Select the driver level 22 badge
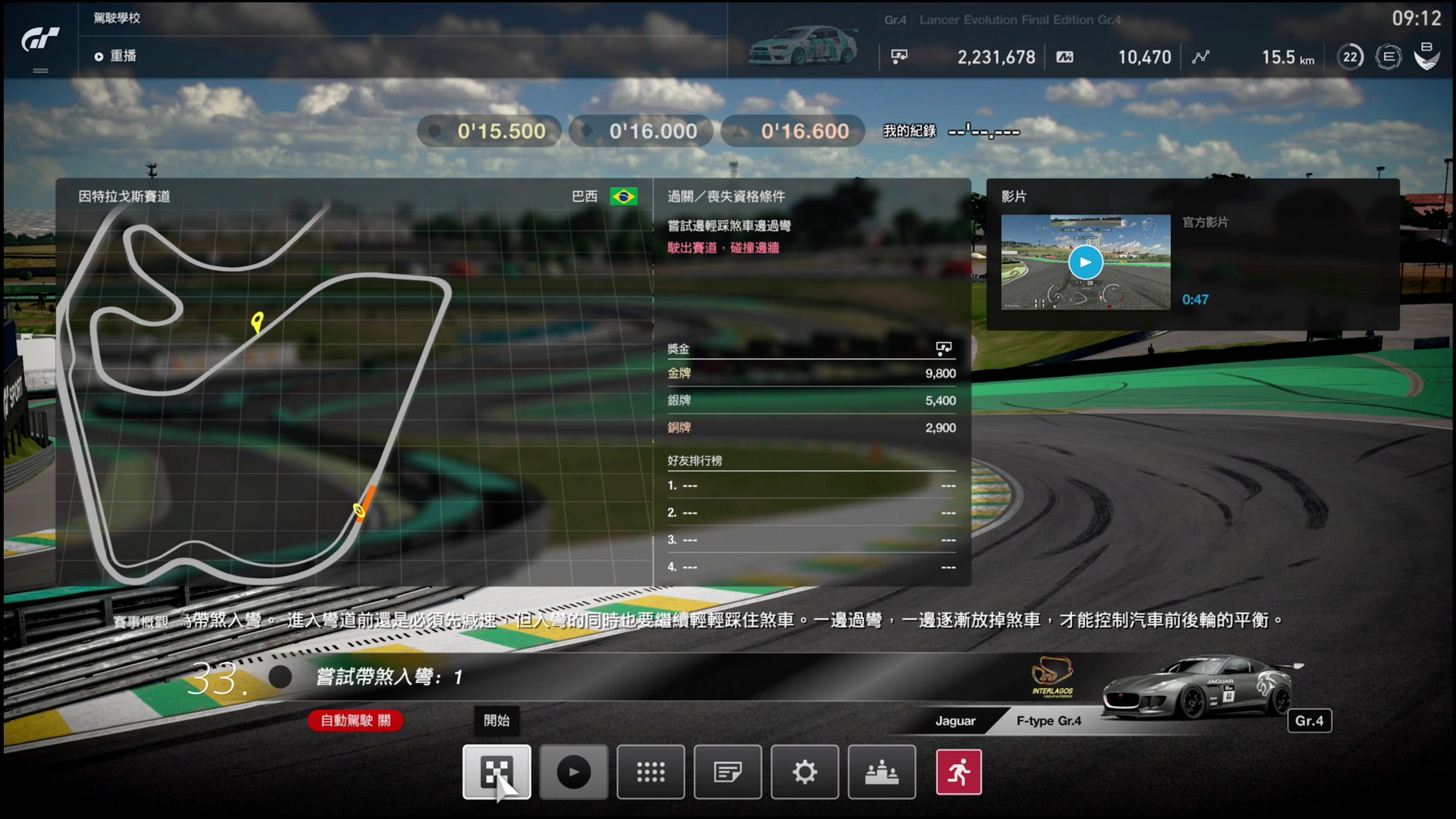Viewport: 1456px width, 819px height. tap(1349, 57)
